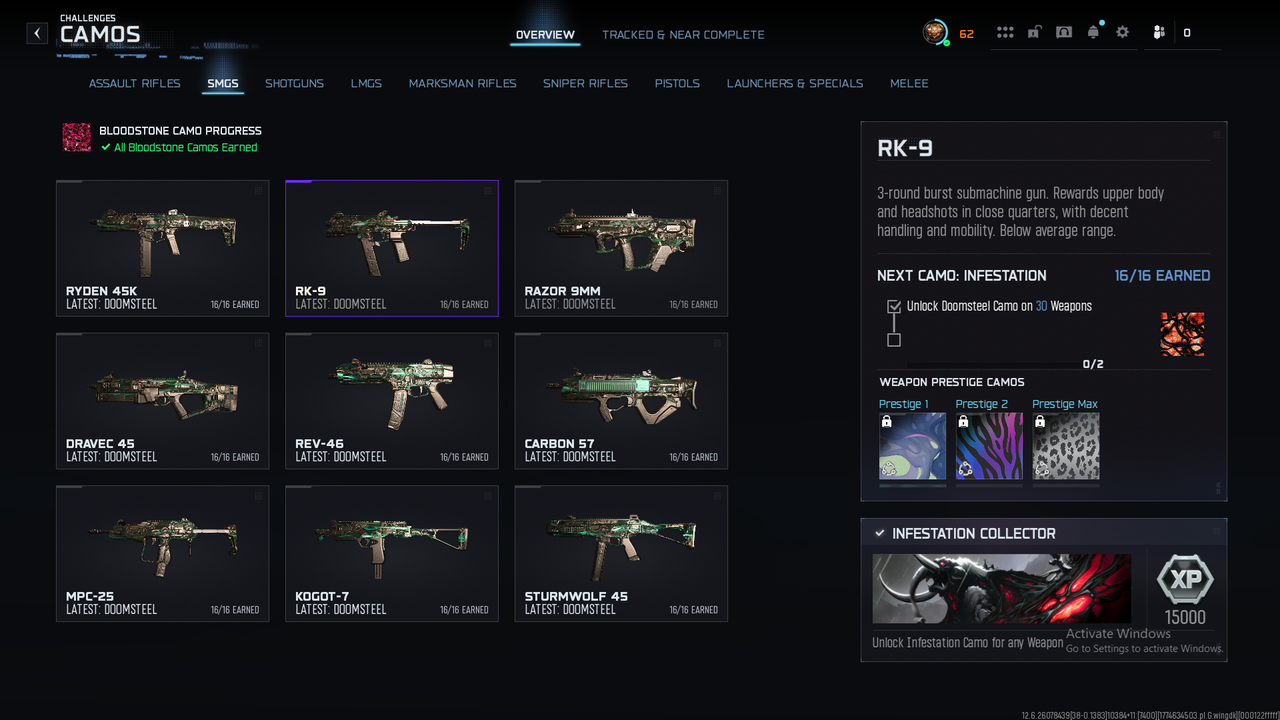Select the Ryden 45K weapon tile

(x=163, y=248)
